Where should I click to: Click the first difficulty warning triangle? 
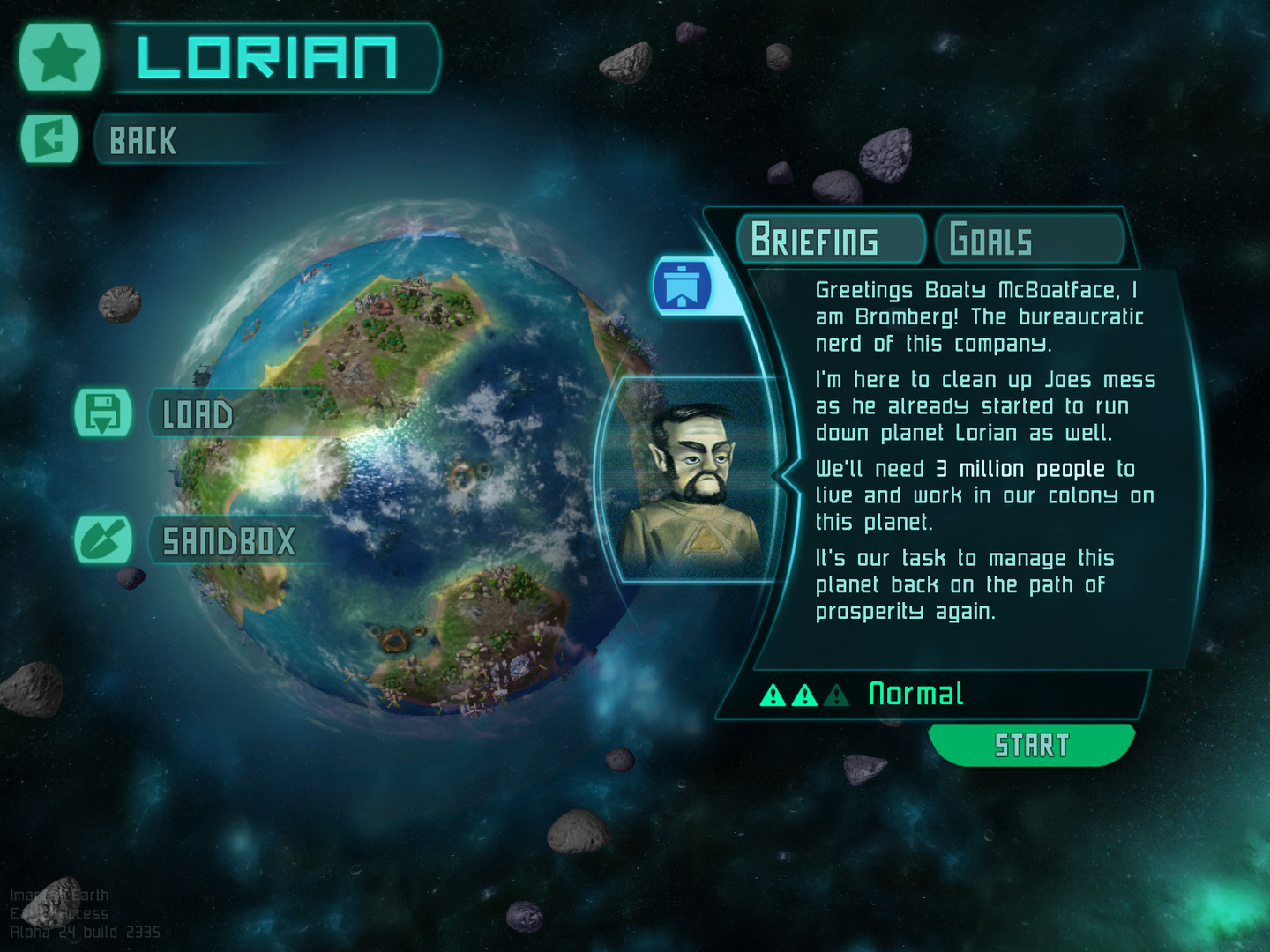[773, 695]
